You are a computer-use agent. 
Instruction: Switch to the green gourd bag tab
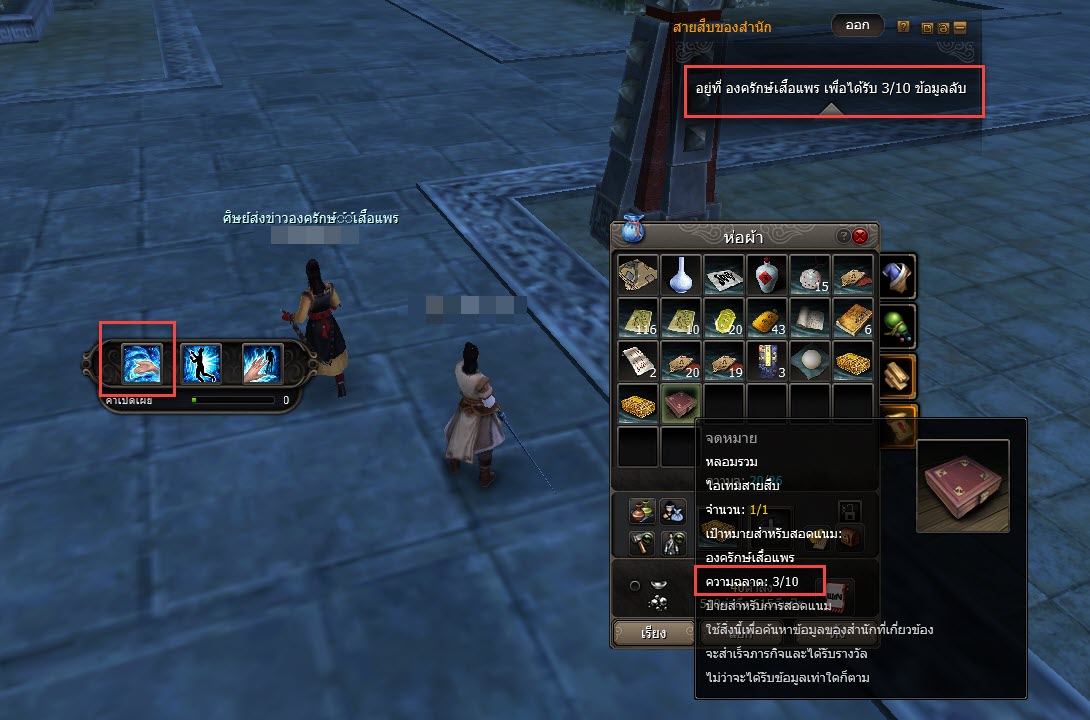coord(898,322)
